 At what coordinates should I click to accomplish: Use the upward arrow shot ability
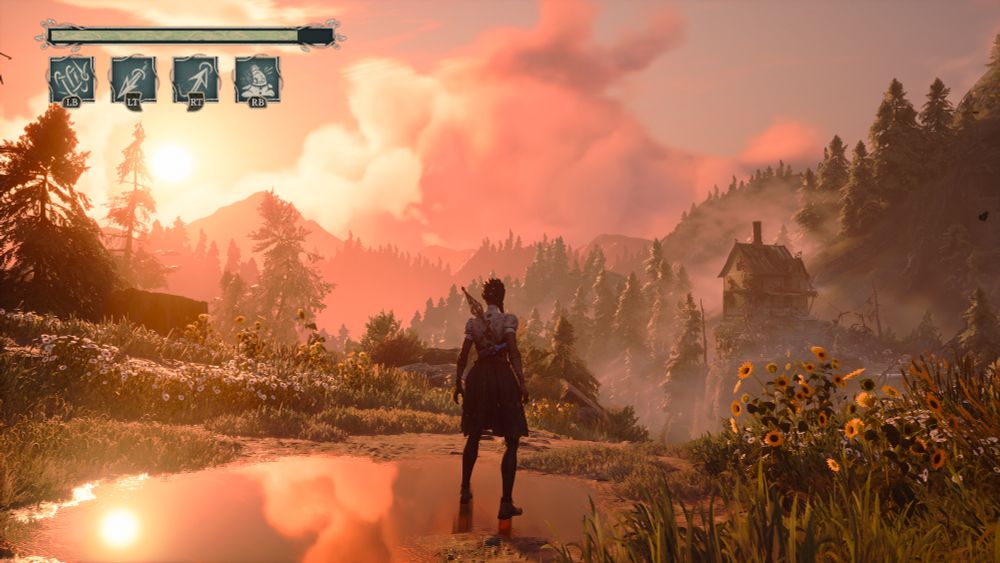[195, 78]
